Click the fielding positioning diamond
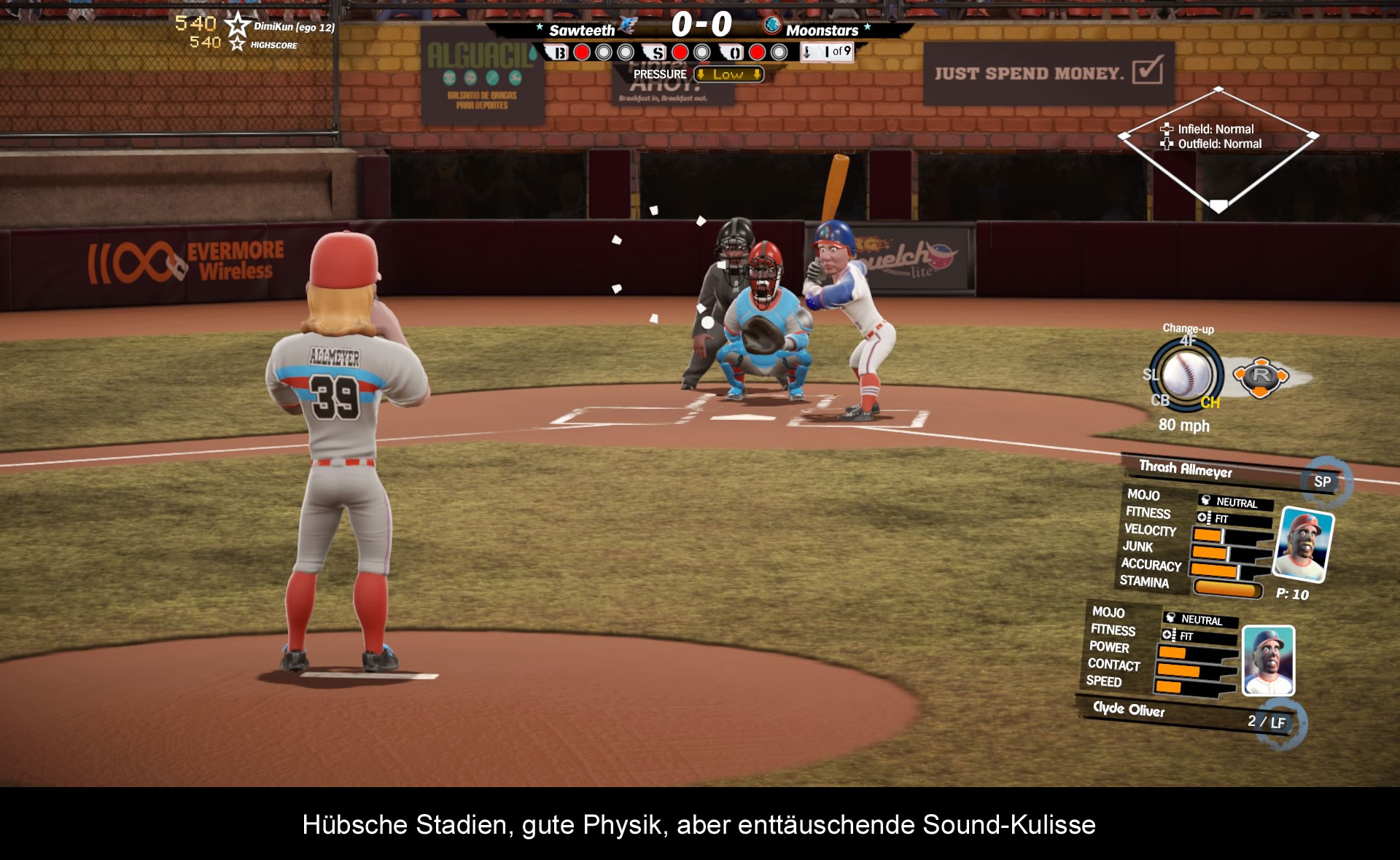Viewport: 1400px width, 860px height. pyautogui.click(x=1218, y=149)
